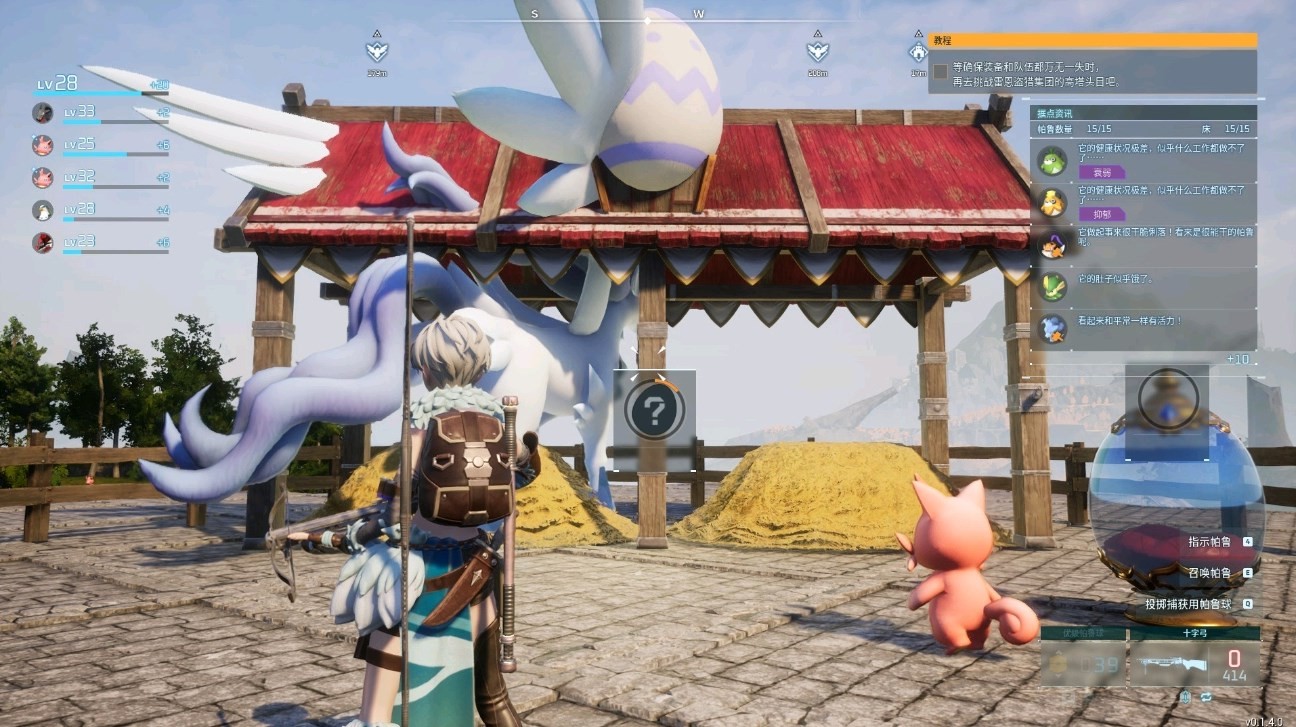
Task: Select the Lv33 dark wolf party Pal
Action: tap(43, 112)
